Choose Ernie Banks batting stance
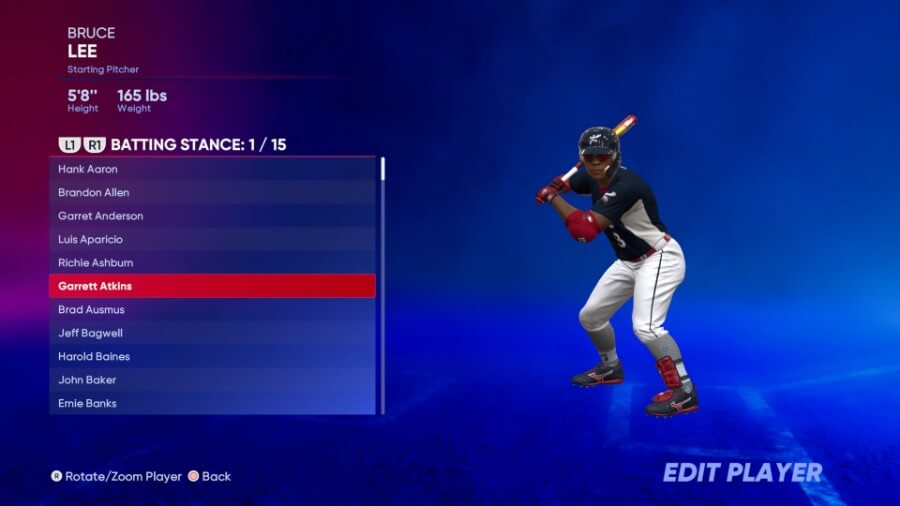Screen dimensions: 900x506 (212, 403)
